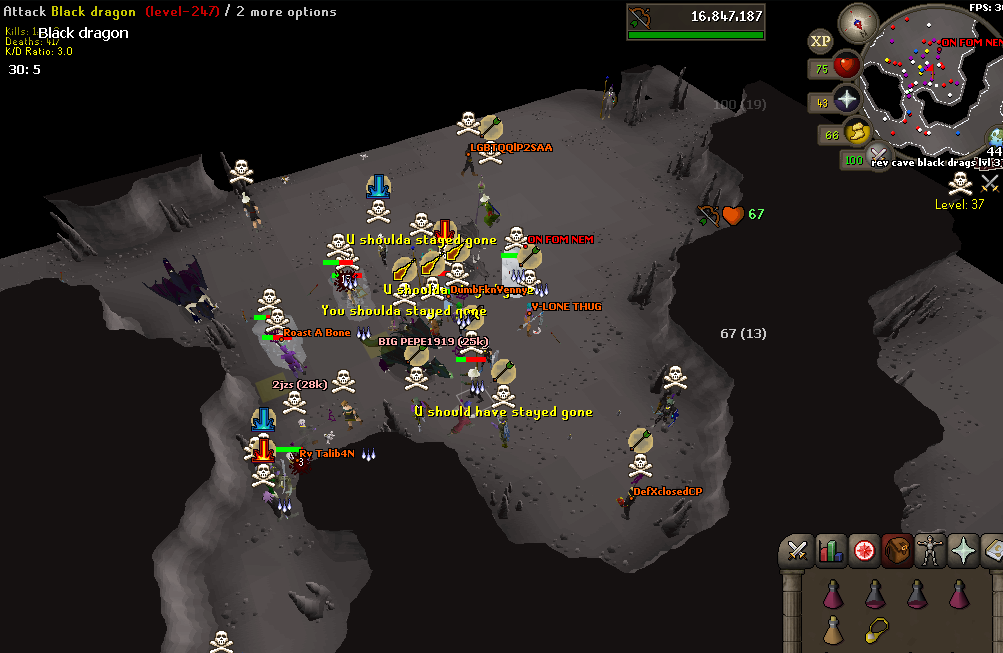Activate the special attack orb
Viewport: 1003px width, 653px height.
(x=878, y=157)
